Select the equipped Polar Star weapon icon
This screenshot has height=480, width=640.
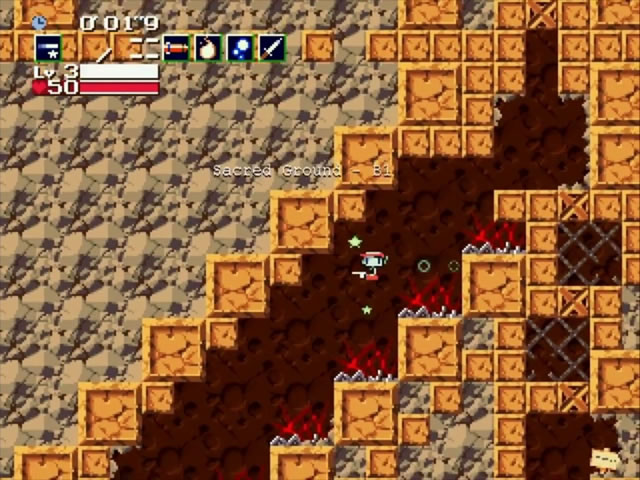(x=47, y=46)
